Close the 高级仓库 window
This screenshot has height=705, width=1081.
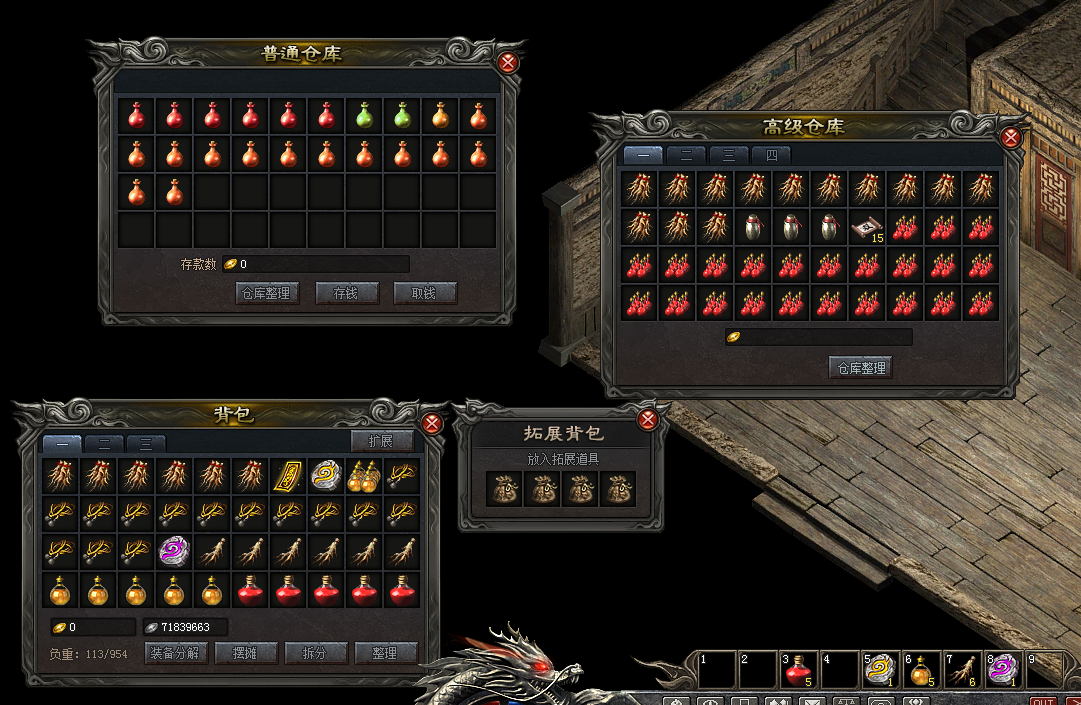tap(1011, 137)
